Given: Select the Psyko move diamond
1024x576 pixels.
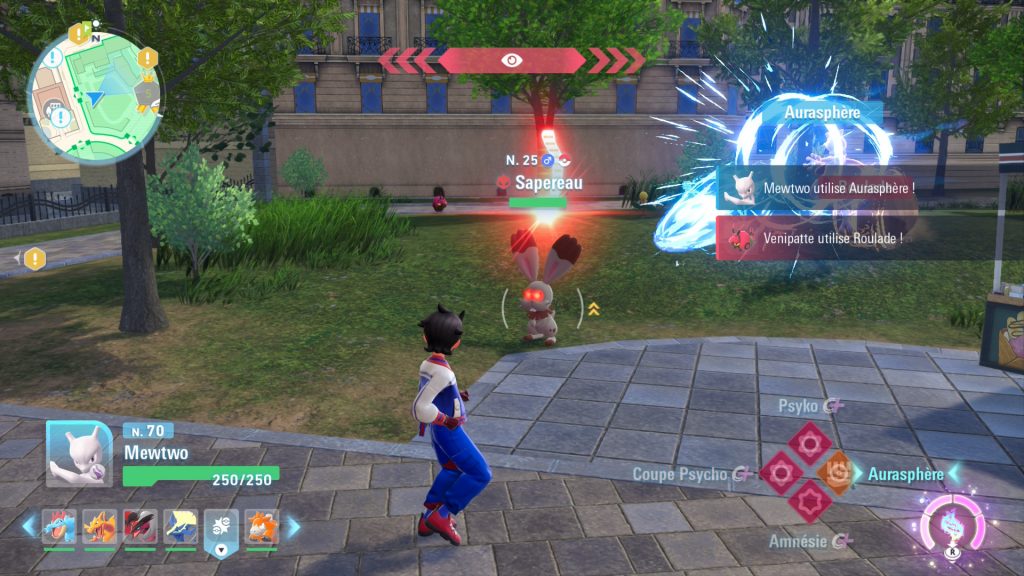Looking at the screenshot, I should pyautogui.click(x=809, y=442).
